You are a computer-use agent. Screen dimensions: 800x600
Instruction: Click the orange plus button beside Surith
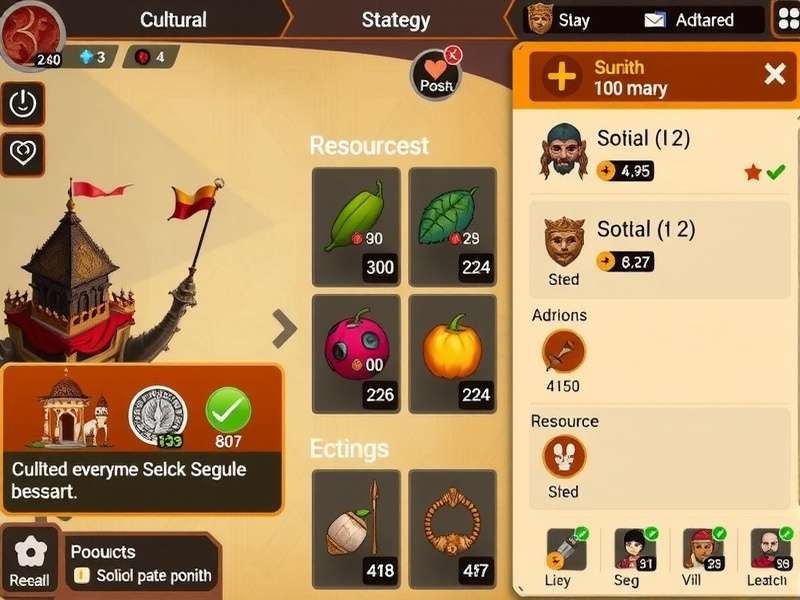[563, 76]
